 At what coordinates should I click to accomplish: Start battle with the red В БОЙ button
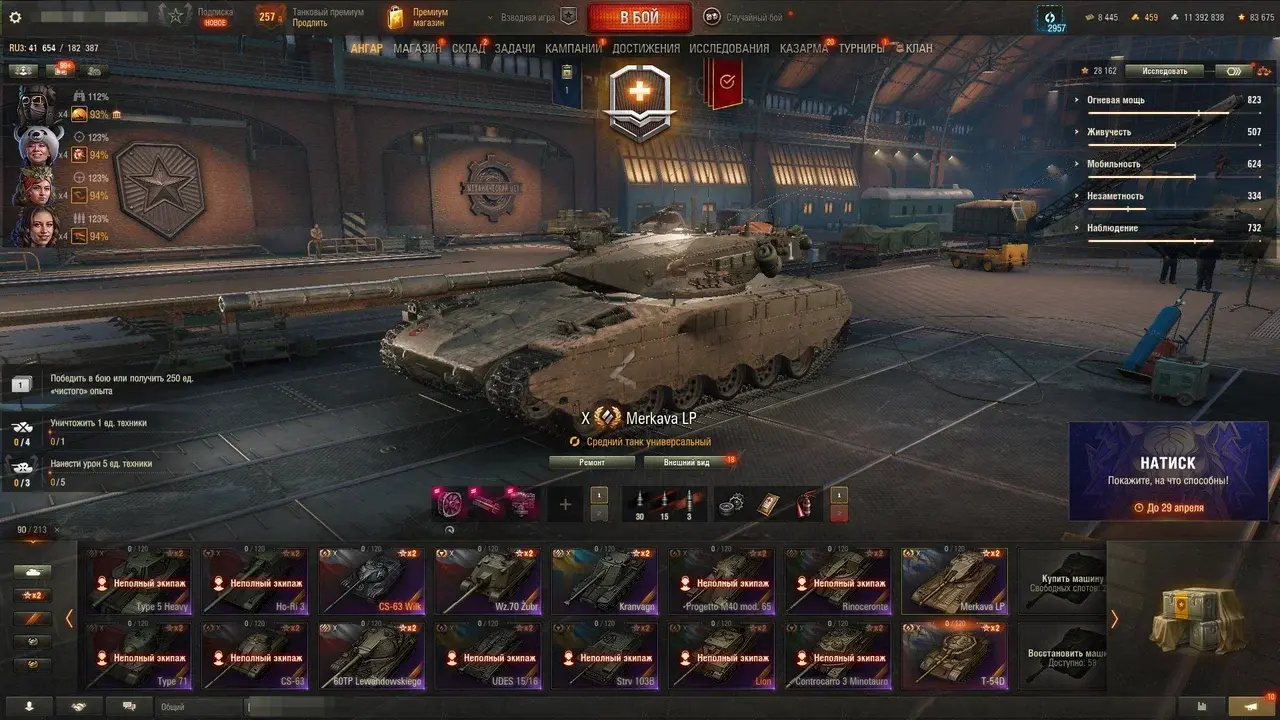pyautogui.click(x=639, y=17)
